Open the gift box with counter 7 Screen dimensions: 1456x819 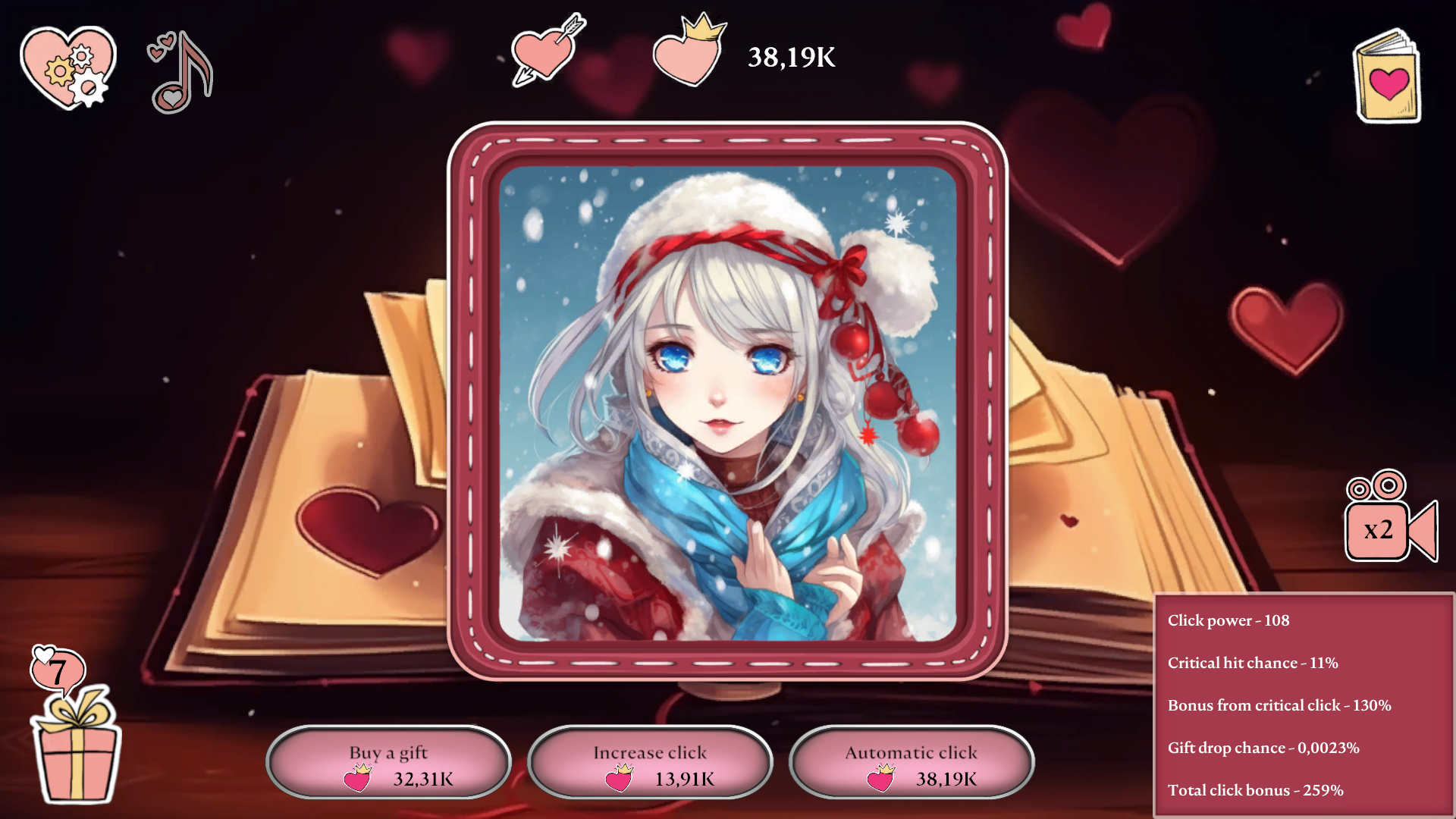[74, 761]
